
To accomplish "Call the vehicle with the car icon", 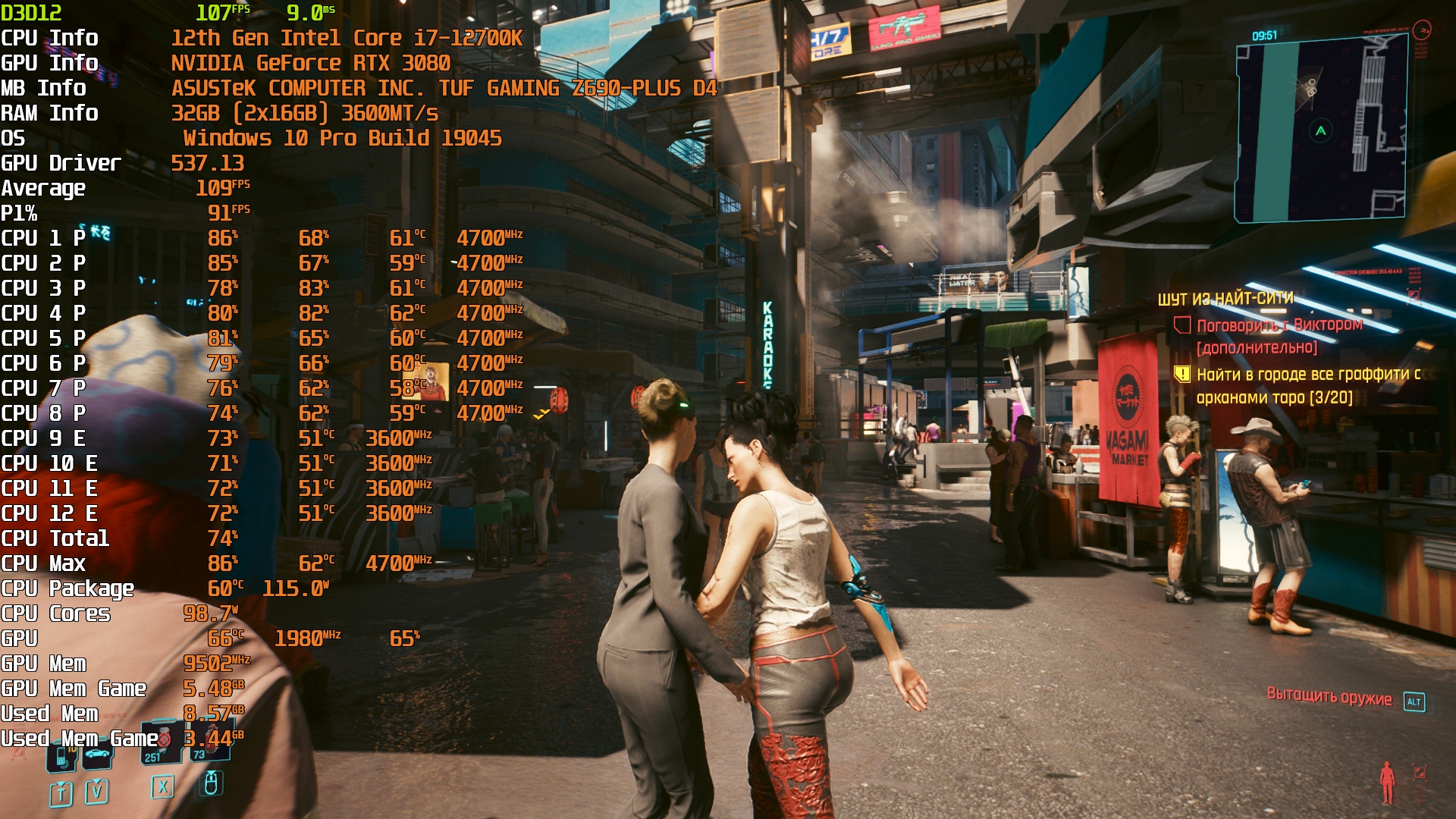I will [x=97, y=755].
